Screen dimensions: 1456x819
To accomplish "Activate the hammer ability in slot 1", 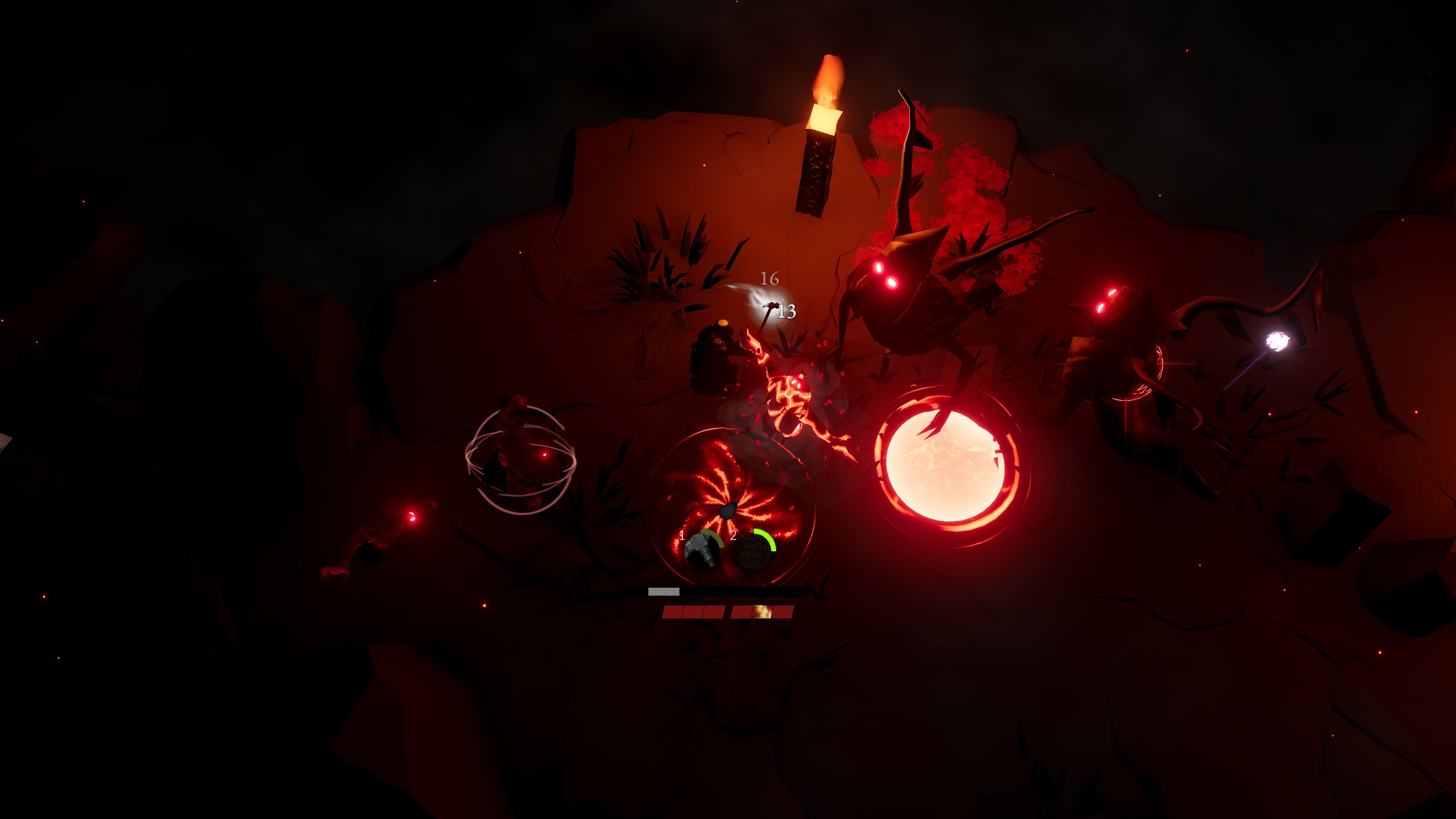I will 703,550.
